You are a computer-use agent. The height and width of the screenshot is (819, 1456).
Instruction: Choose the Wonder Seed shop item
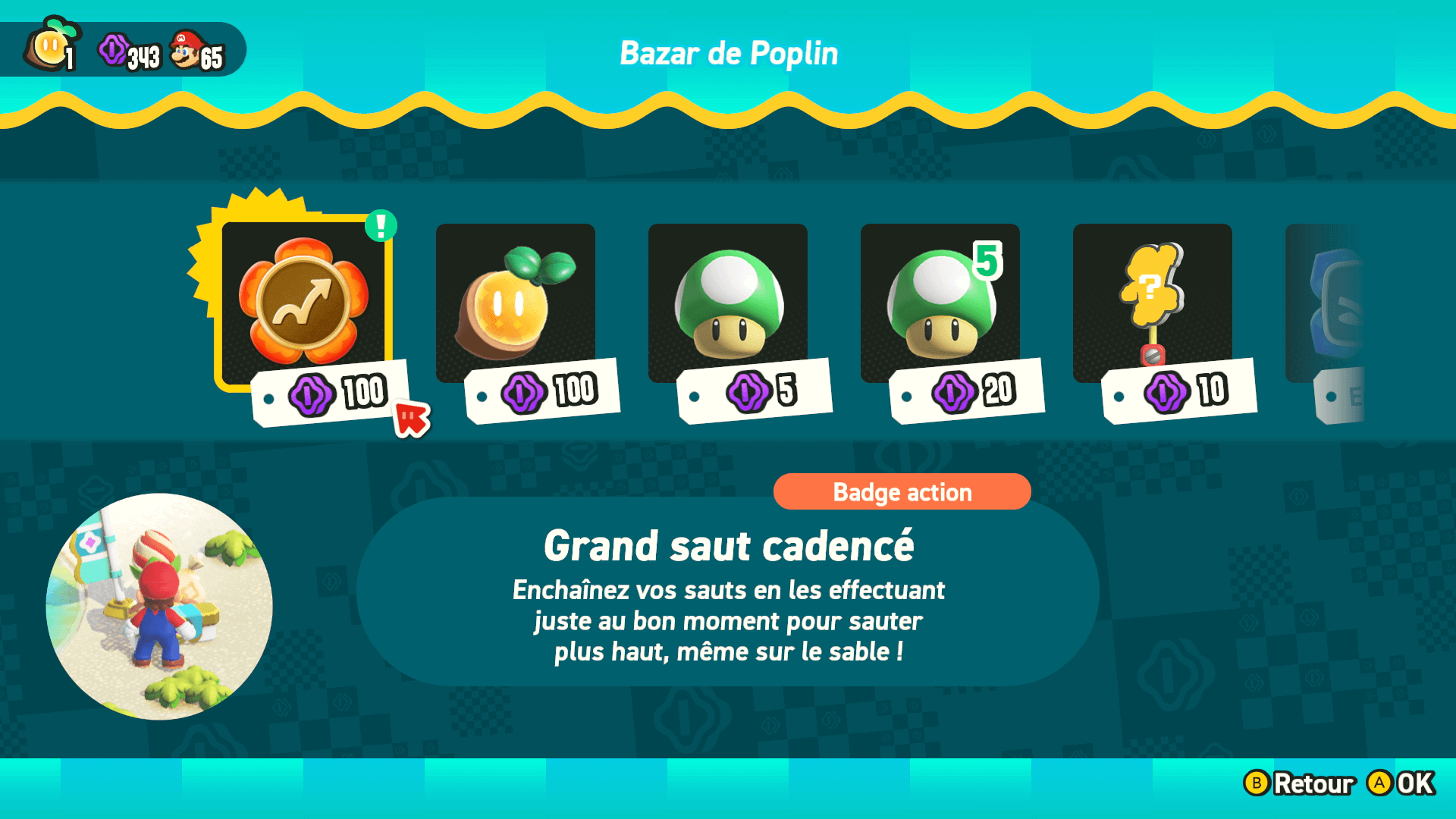click(516, 303)
